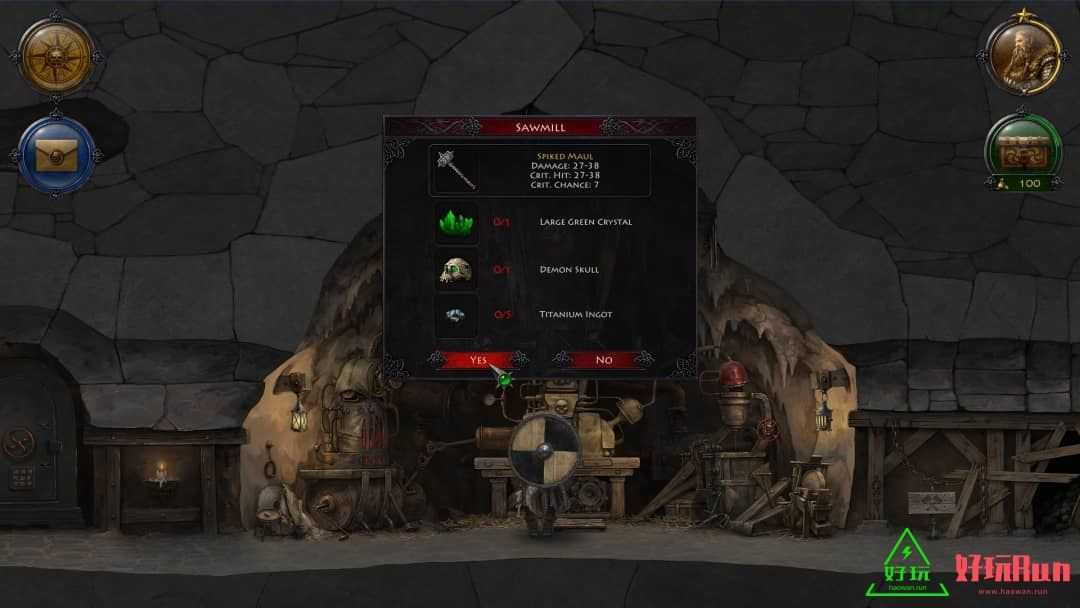Open the treasure chest inventory icon
This screenshot has height=608, width=1080.
pos(1024,146)
